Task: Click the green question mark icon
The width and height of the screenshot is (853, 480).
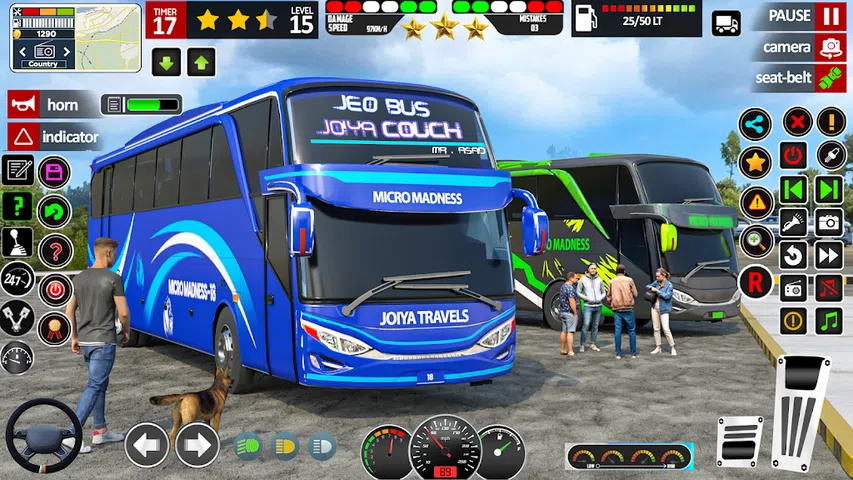Action: 18,207
